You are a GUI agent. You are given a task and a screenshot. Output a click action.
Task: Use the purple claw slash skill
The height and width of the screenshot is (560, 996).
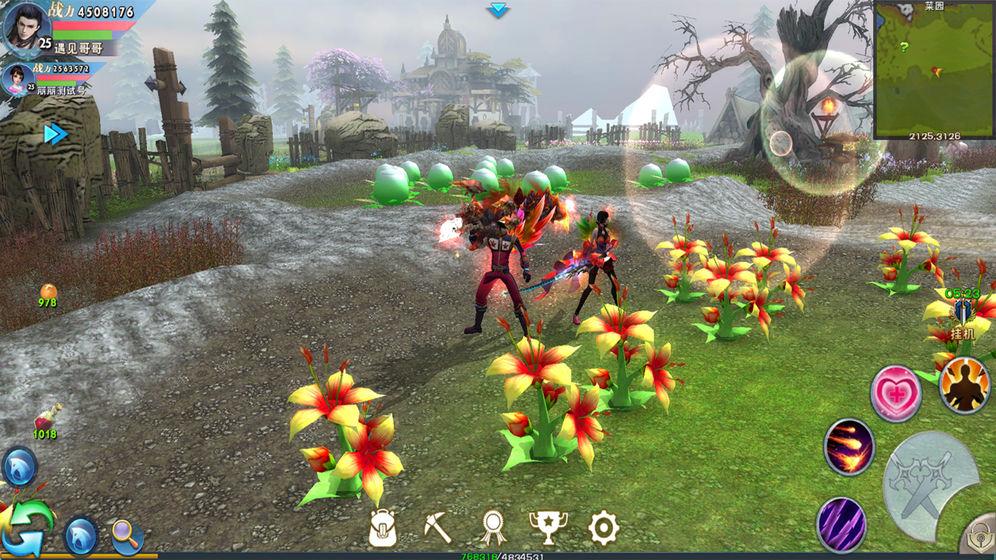(x=841, y=523)
